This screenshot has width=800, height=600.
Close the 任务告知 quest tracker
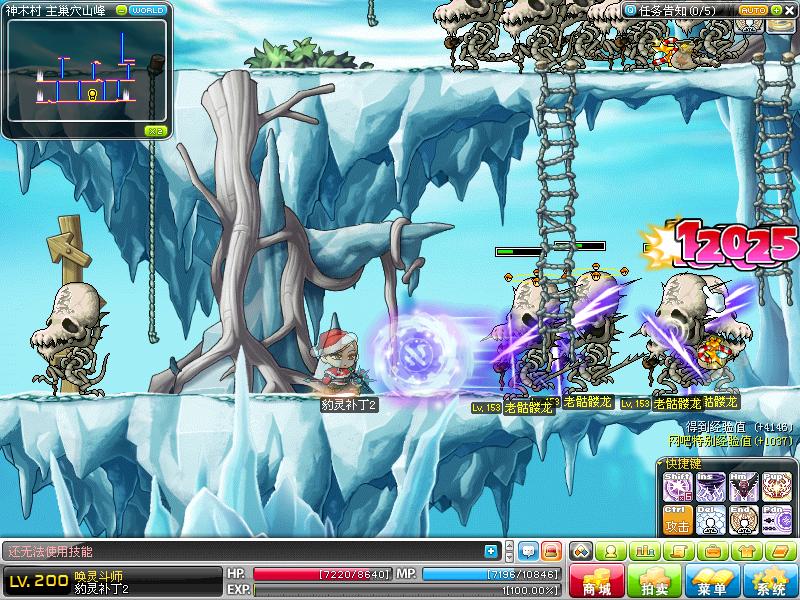pos(788,11)
